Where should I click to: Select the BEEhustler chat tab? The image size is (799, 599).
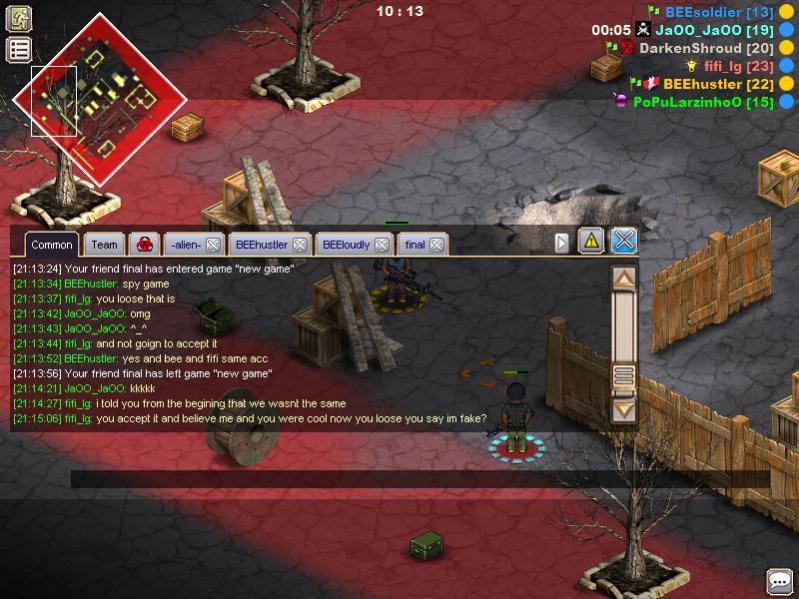[261, 244]
